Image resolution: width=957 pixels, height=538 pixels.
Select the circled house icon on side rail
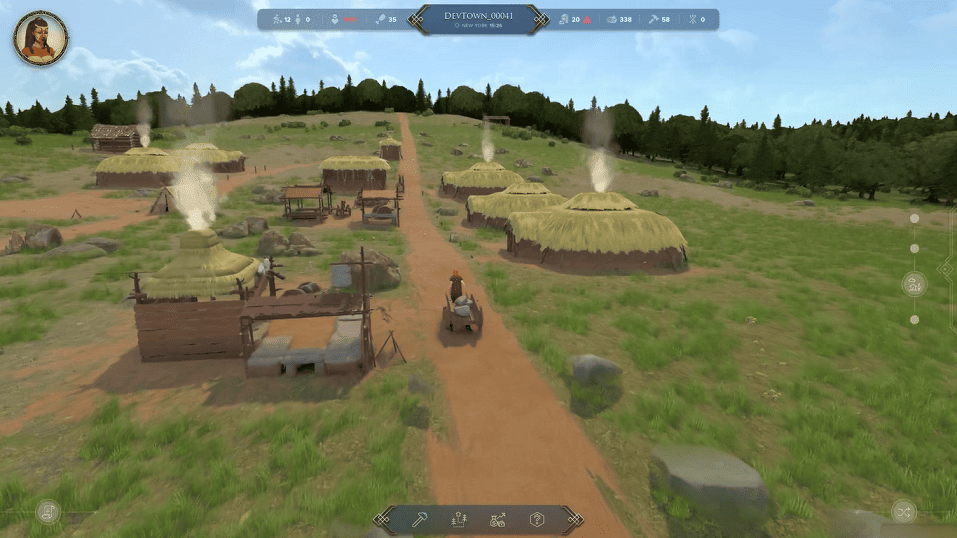(914, 284)
